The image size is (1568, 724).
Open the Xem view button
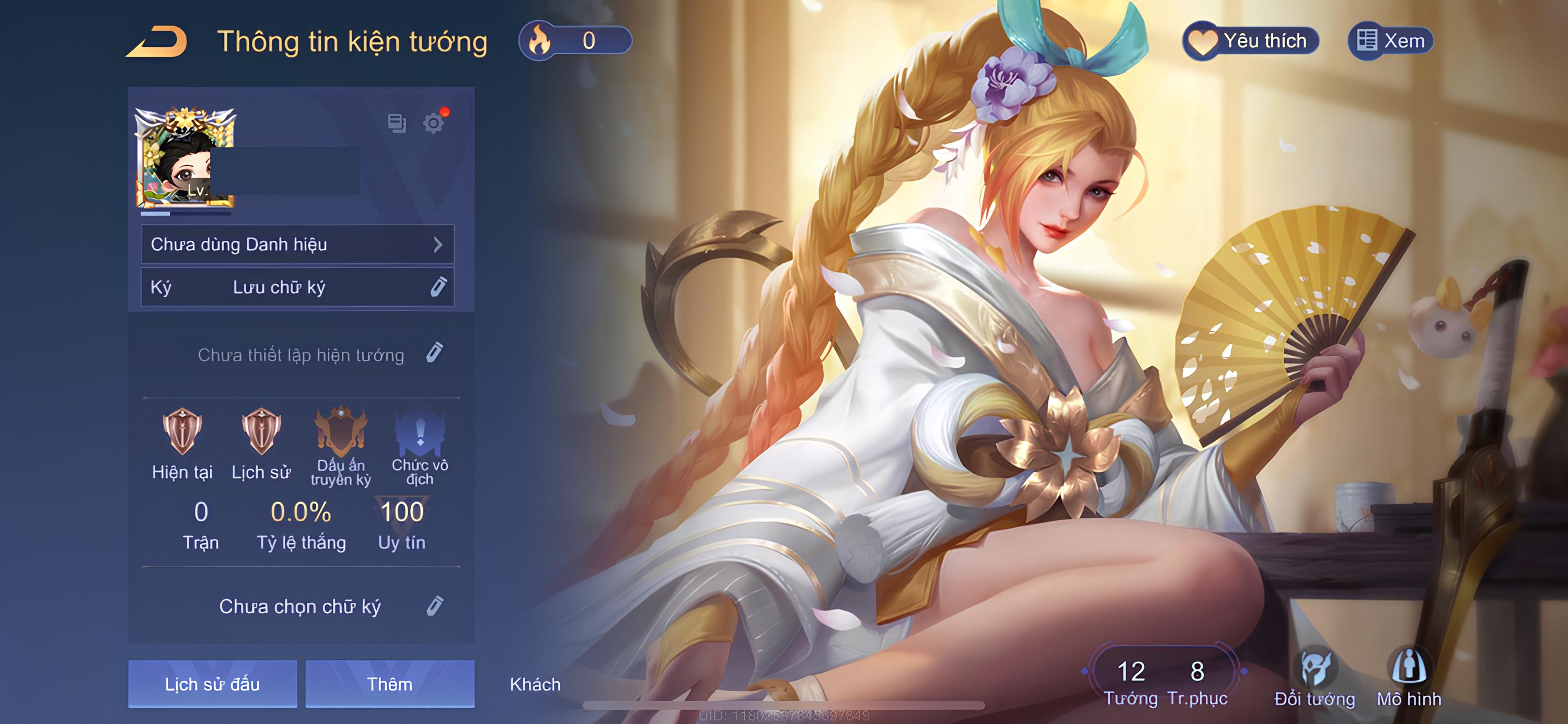click(1391, 41)
